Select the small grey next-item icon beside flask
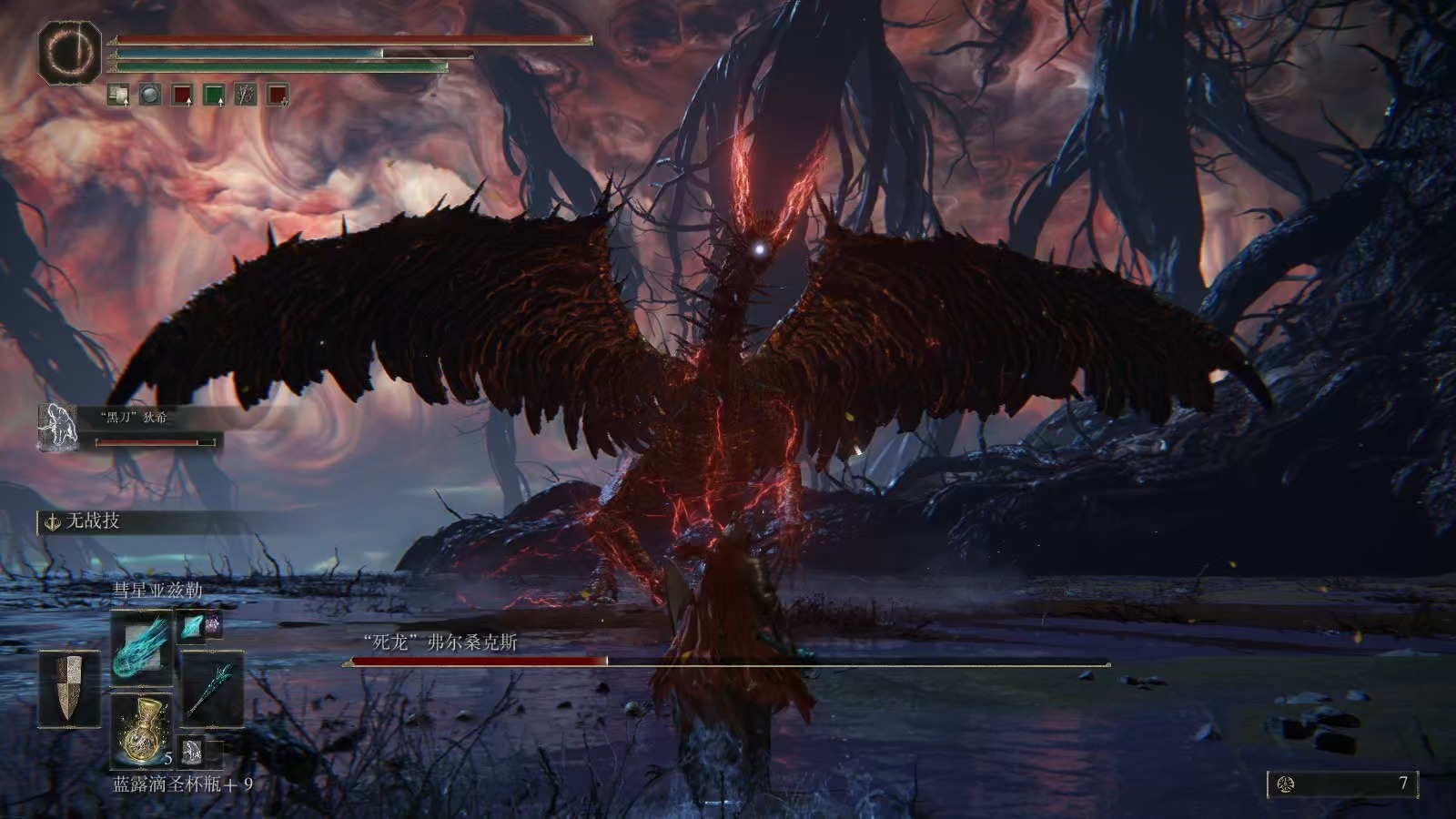The image size is (1456, 819). [192, 751]
